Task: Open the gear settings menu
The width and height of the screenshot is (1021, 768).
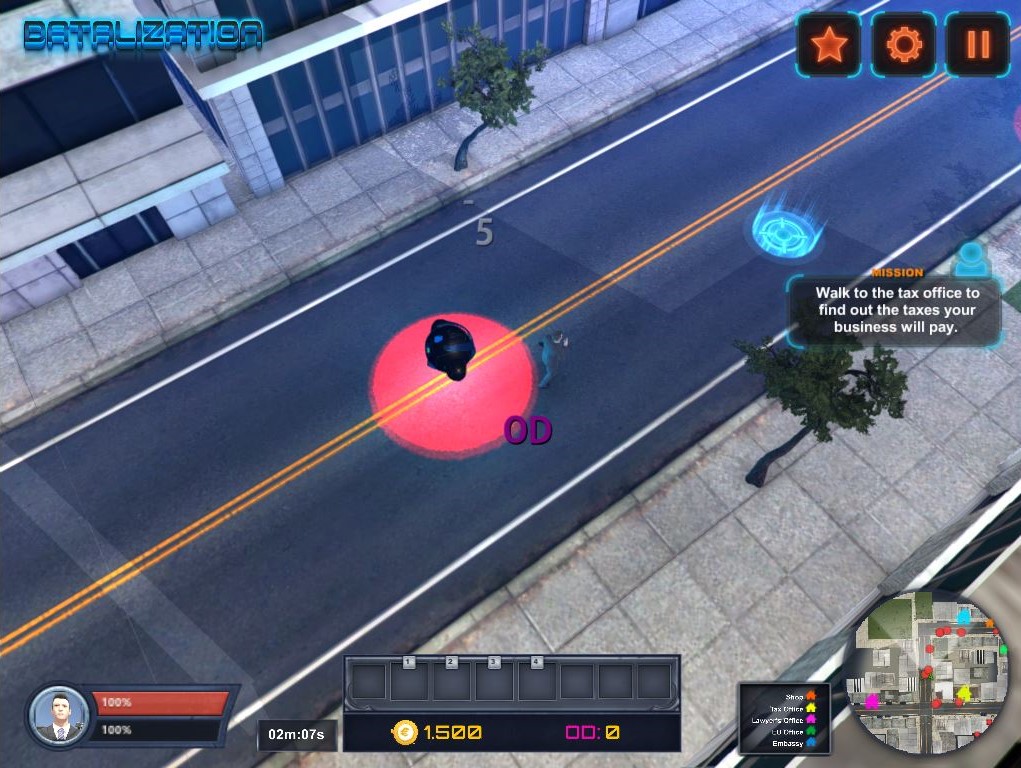Action: (x=903, y=45)
